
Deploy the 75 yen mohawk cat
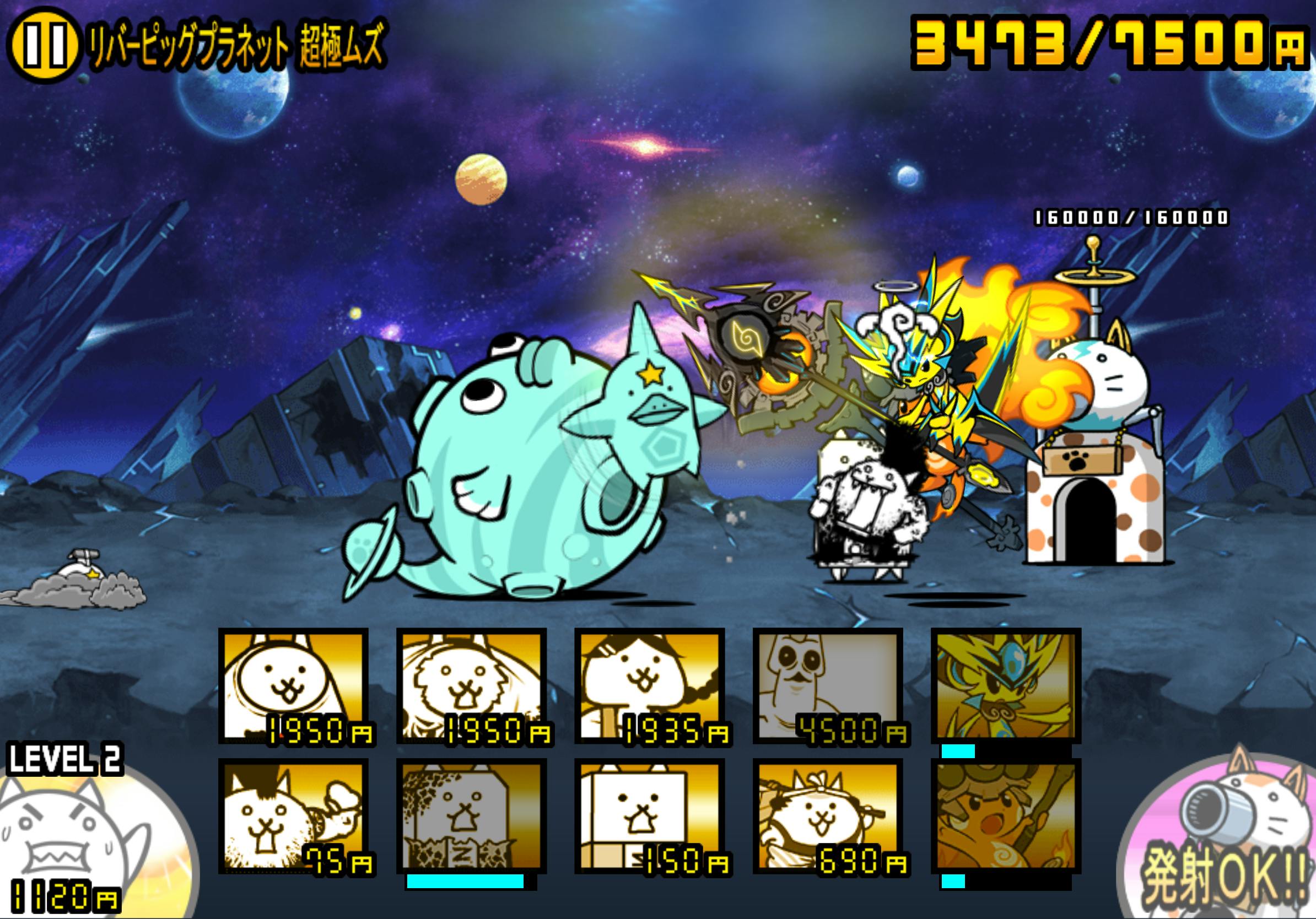(294, 817)
